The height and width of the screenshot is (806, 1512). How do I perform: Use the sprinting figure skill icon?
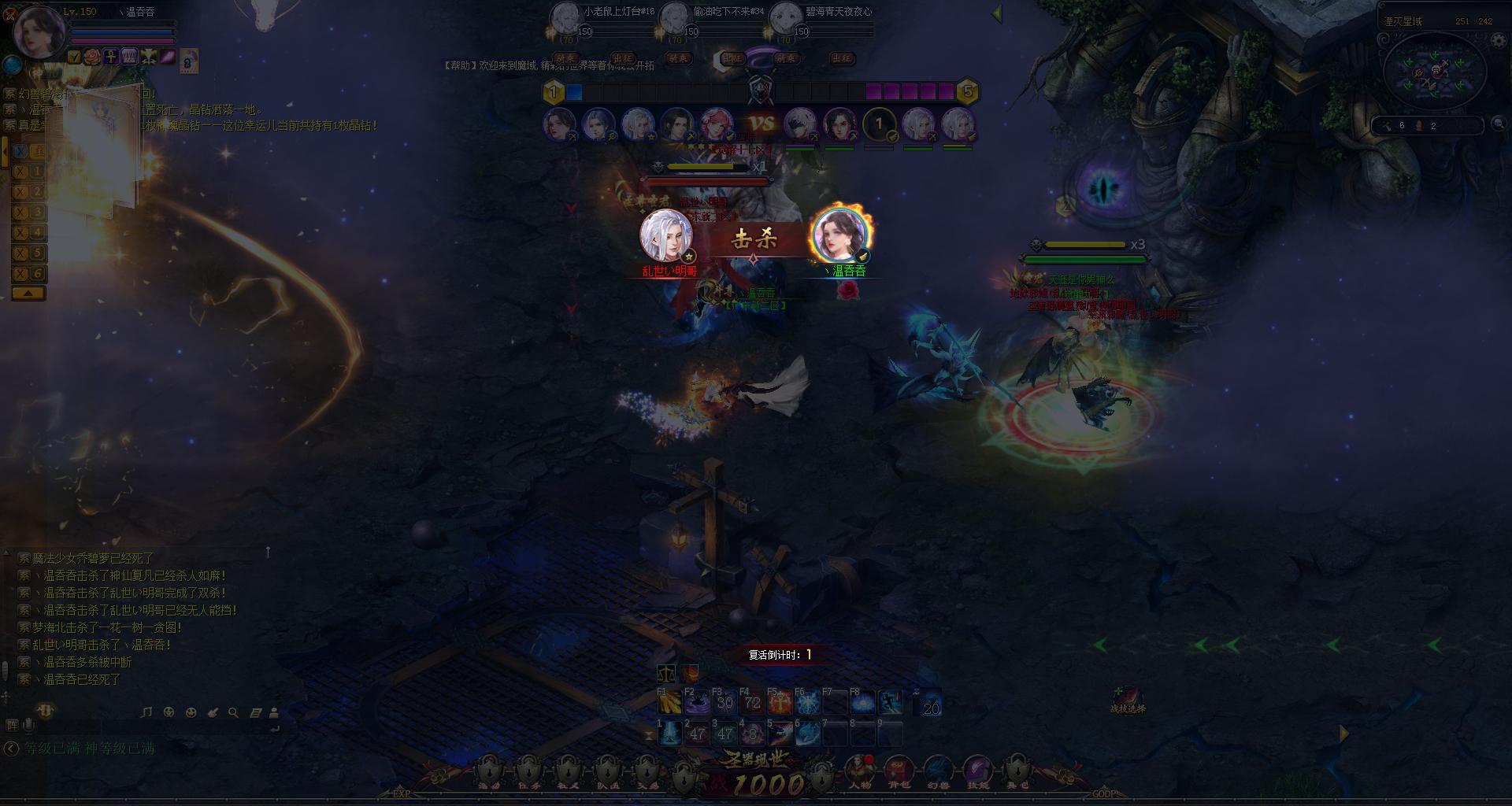coord(890,702)
